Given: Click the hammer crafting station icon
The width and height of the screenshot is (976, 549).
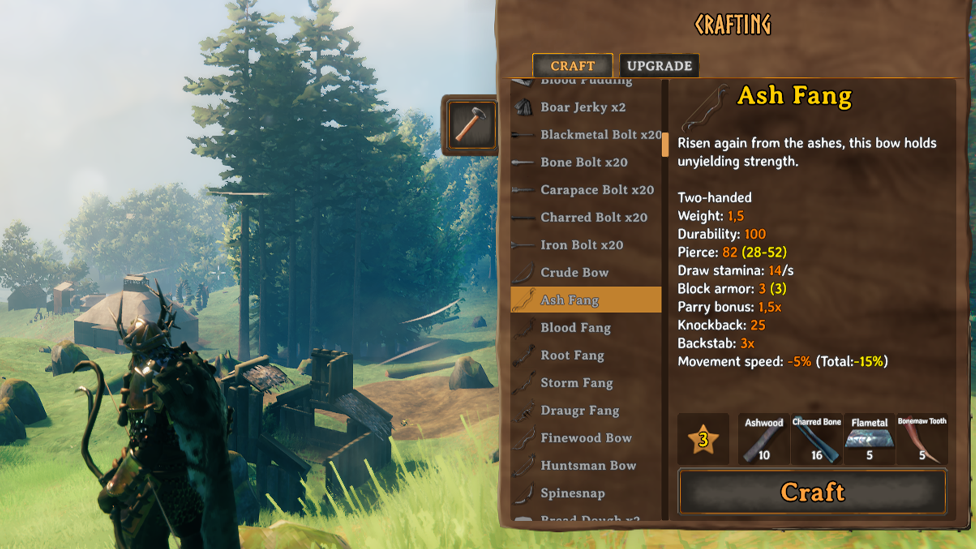Looking at the screenshot, I should coord(469,124).
